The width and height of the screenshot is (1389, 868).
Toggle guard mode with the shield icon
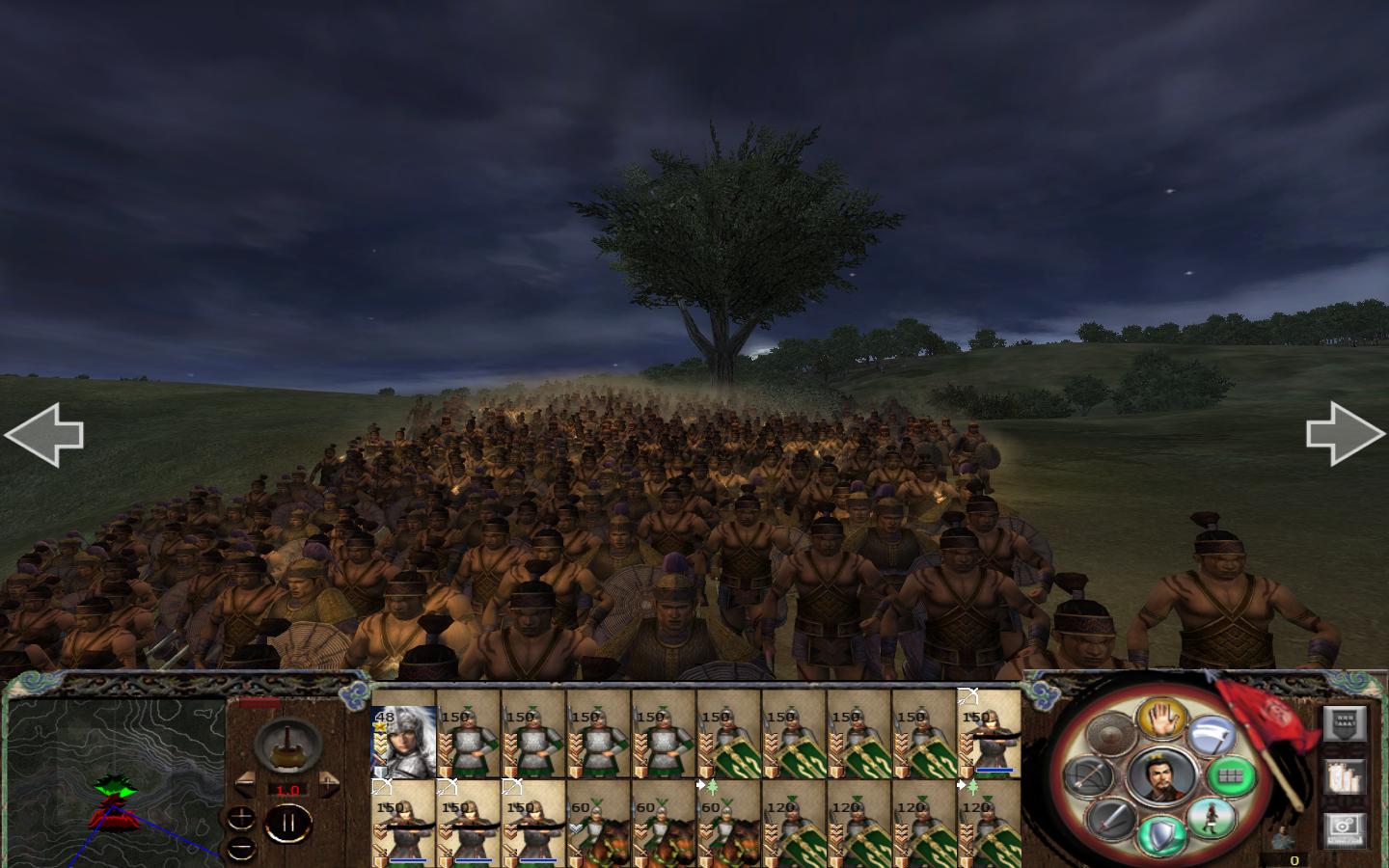pyautogui.click(x=1160, y=833)
